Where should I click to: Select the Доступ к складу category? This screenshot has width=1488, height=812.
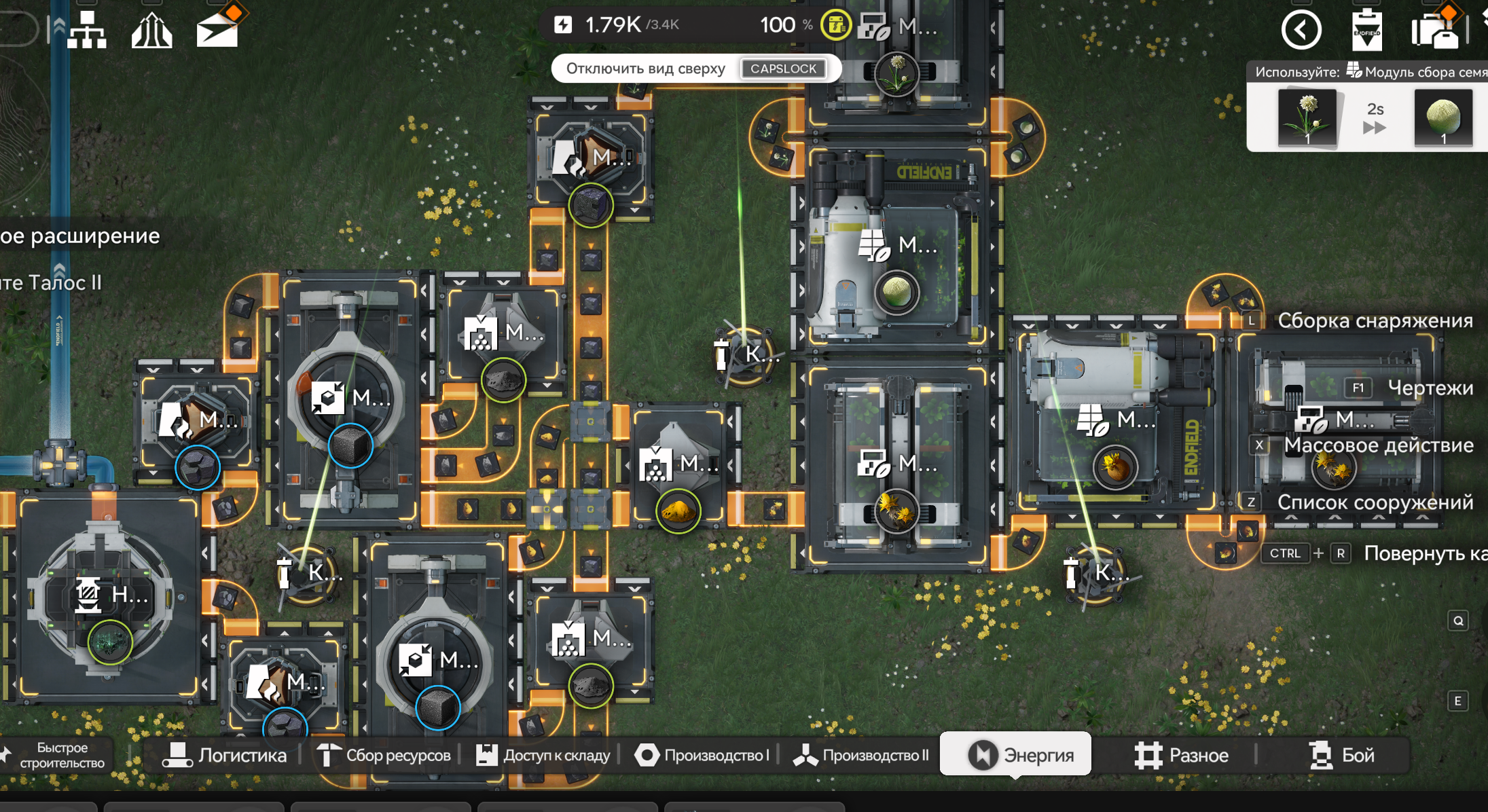(543, 755)
